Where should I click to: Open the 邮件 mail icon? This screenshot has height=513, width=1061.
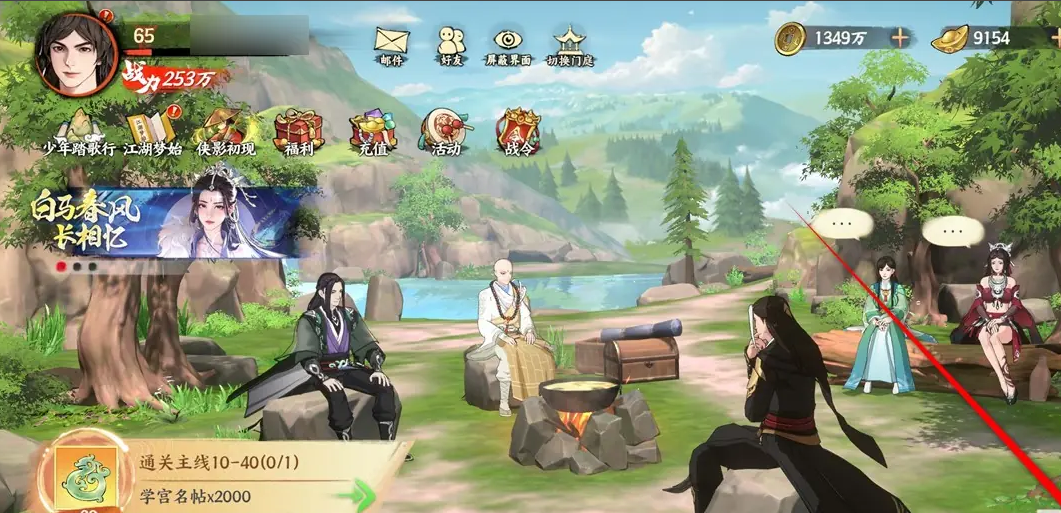coord(392,41)
